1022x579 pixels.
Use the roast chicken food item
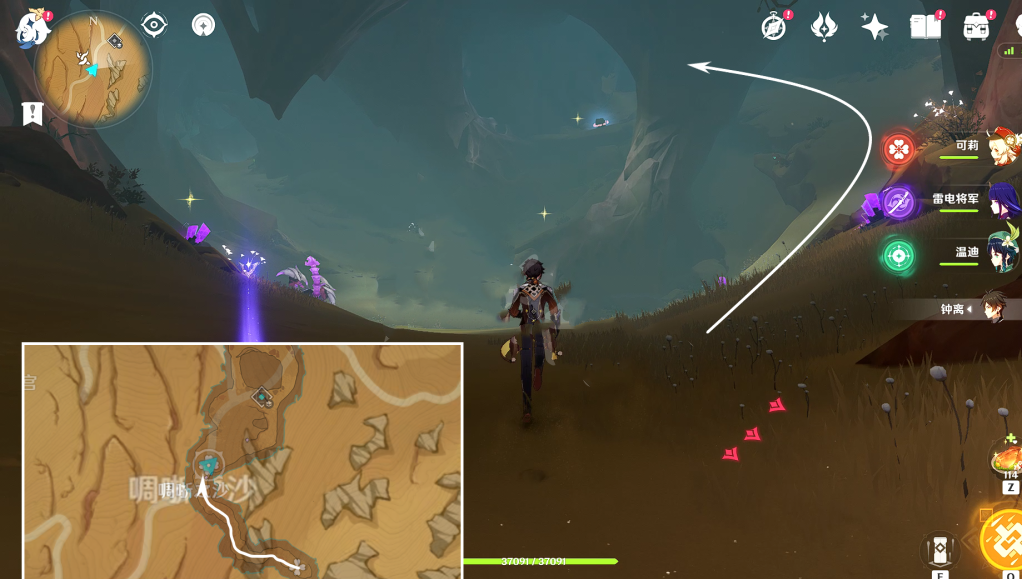click(1007, 459)
